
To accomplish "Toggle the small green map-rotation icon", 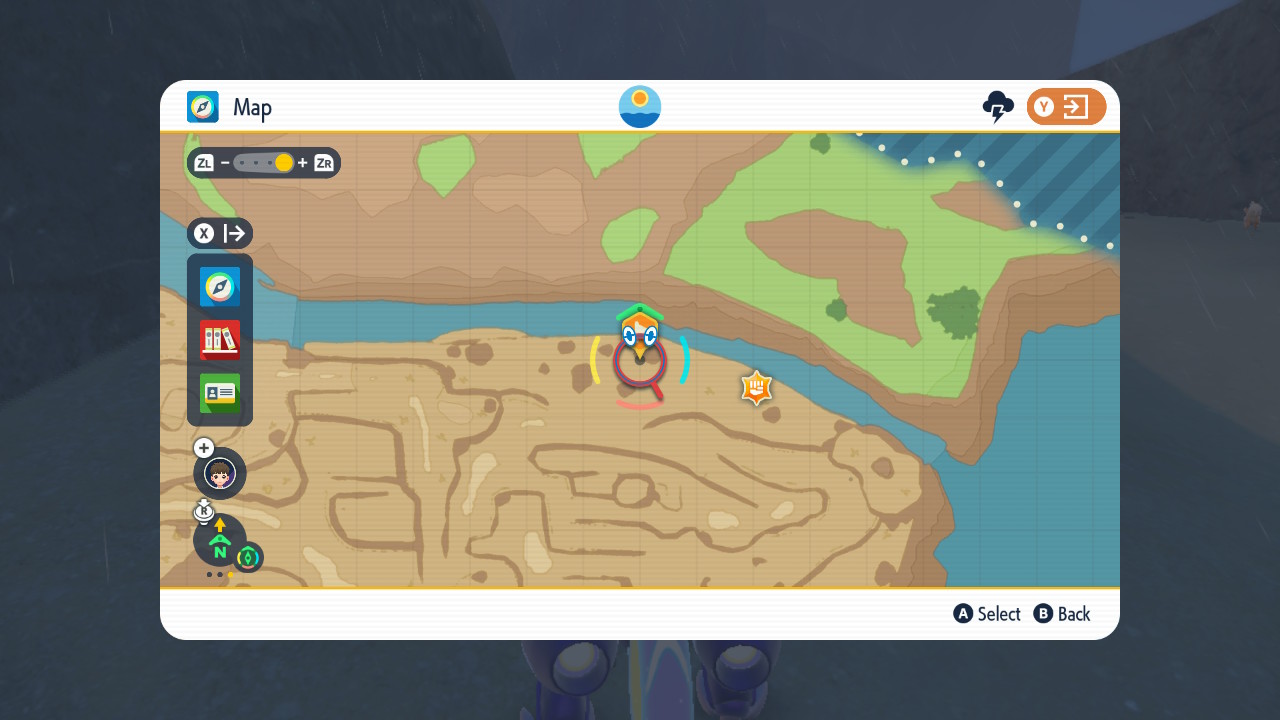I will tap(248, 557).
